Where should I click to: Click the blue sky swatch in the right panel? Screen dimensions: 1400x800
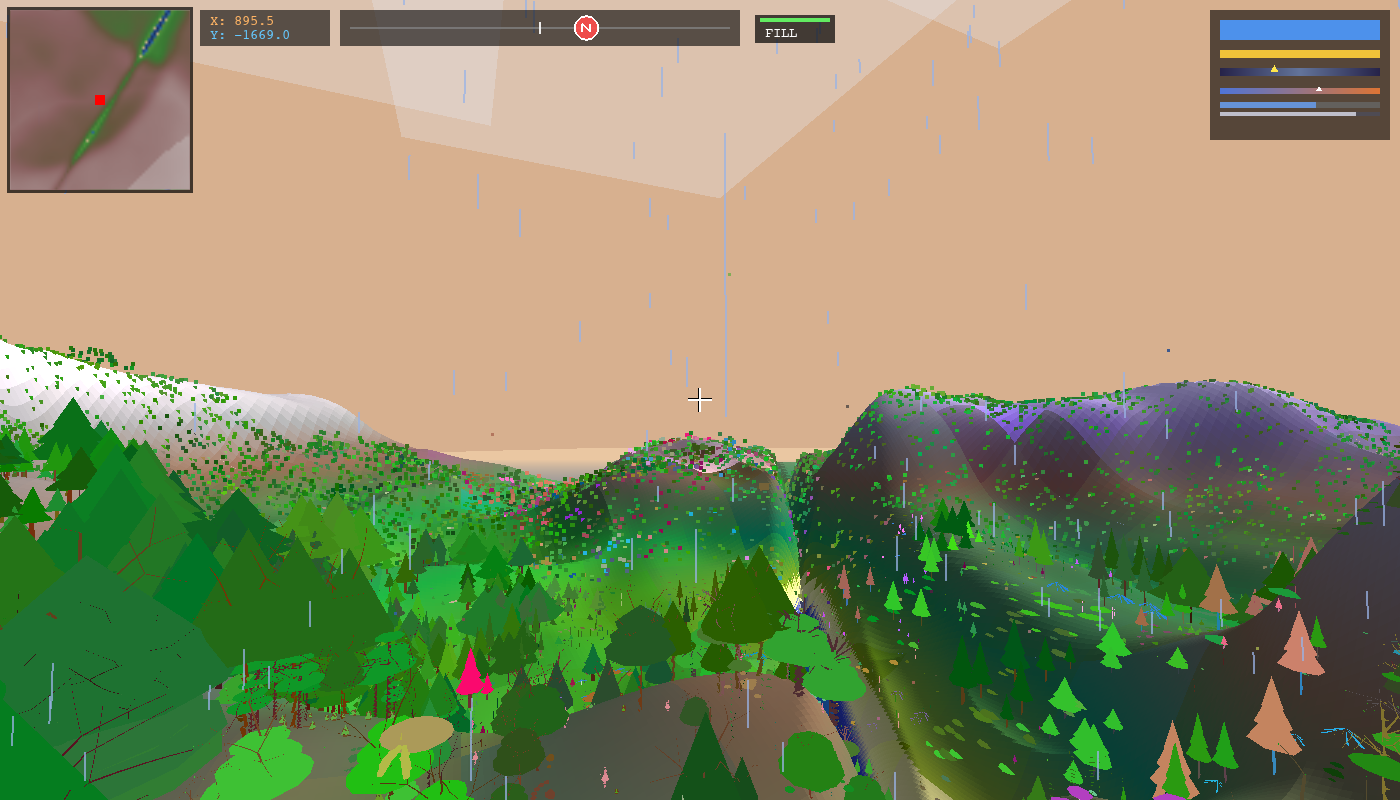point(1299,31)
